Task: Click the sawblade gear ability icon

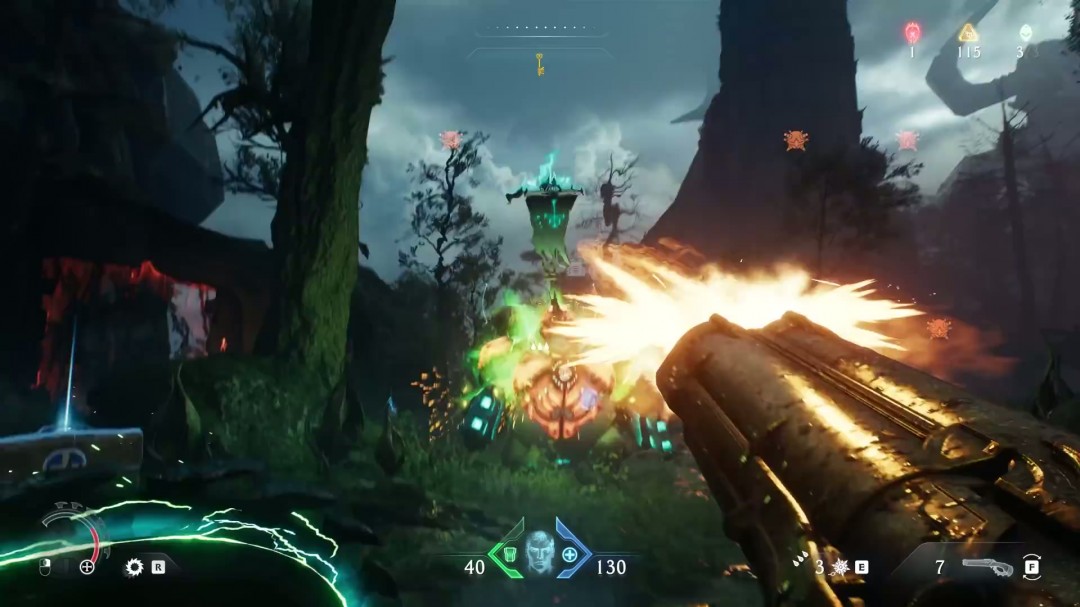Action: pos(134,567)
